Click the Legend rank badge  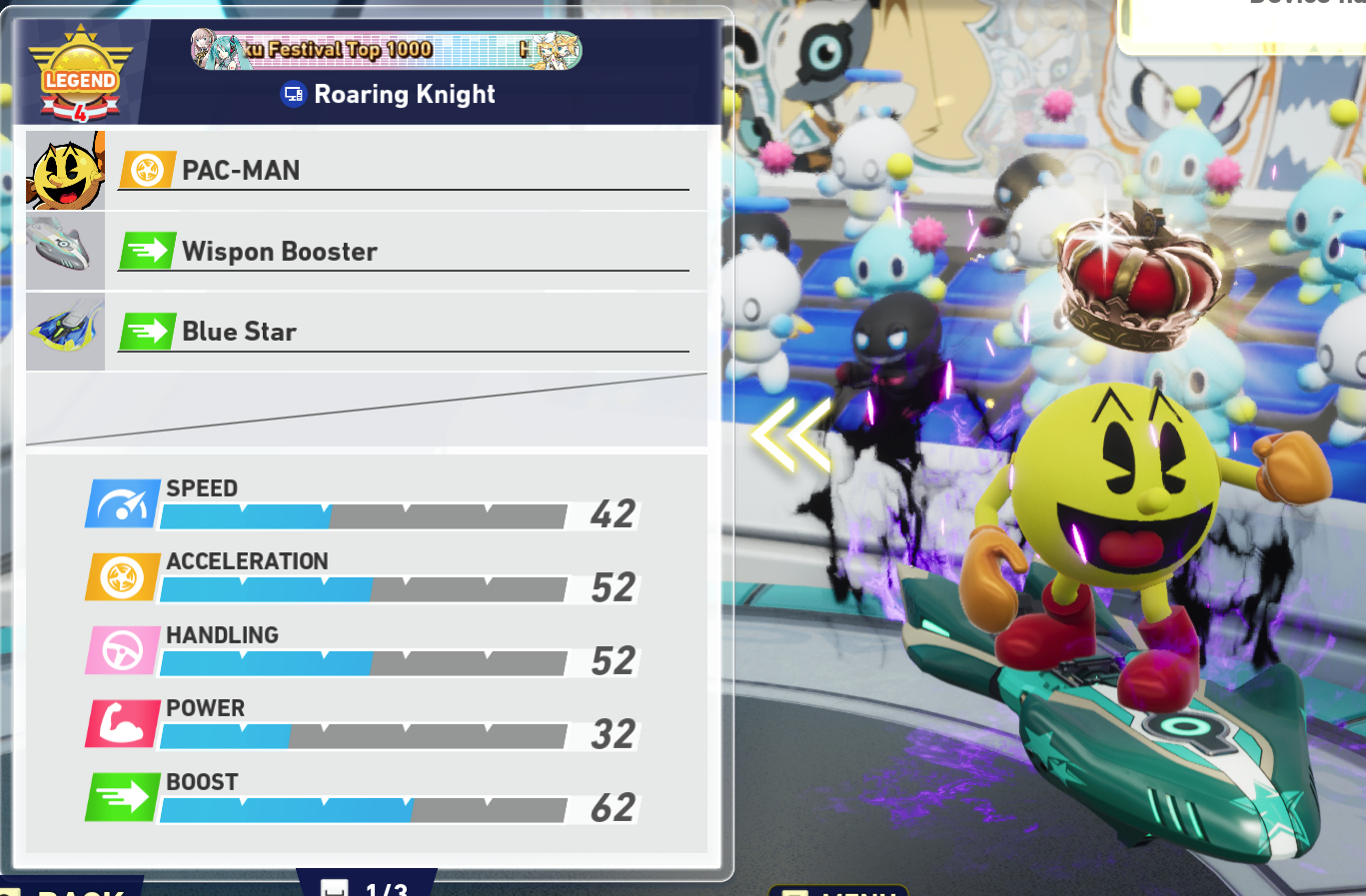pos(80,77)
